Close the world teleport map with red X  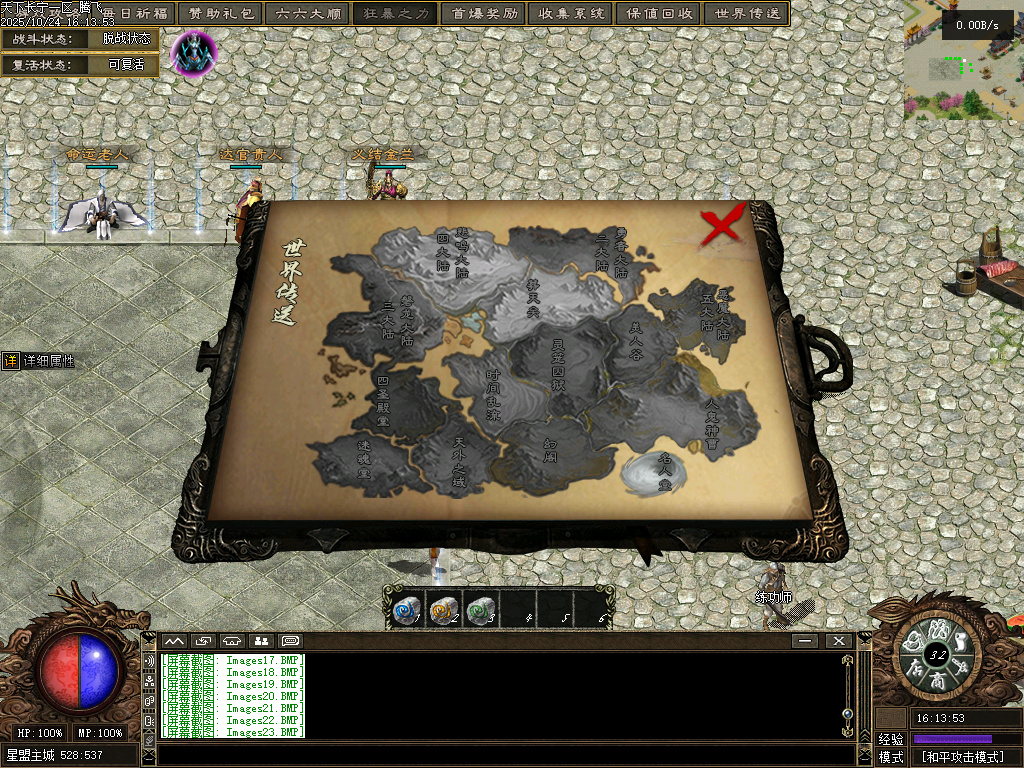pyautogui.click(x=722, y=224)
